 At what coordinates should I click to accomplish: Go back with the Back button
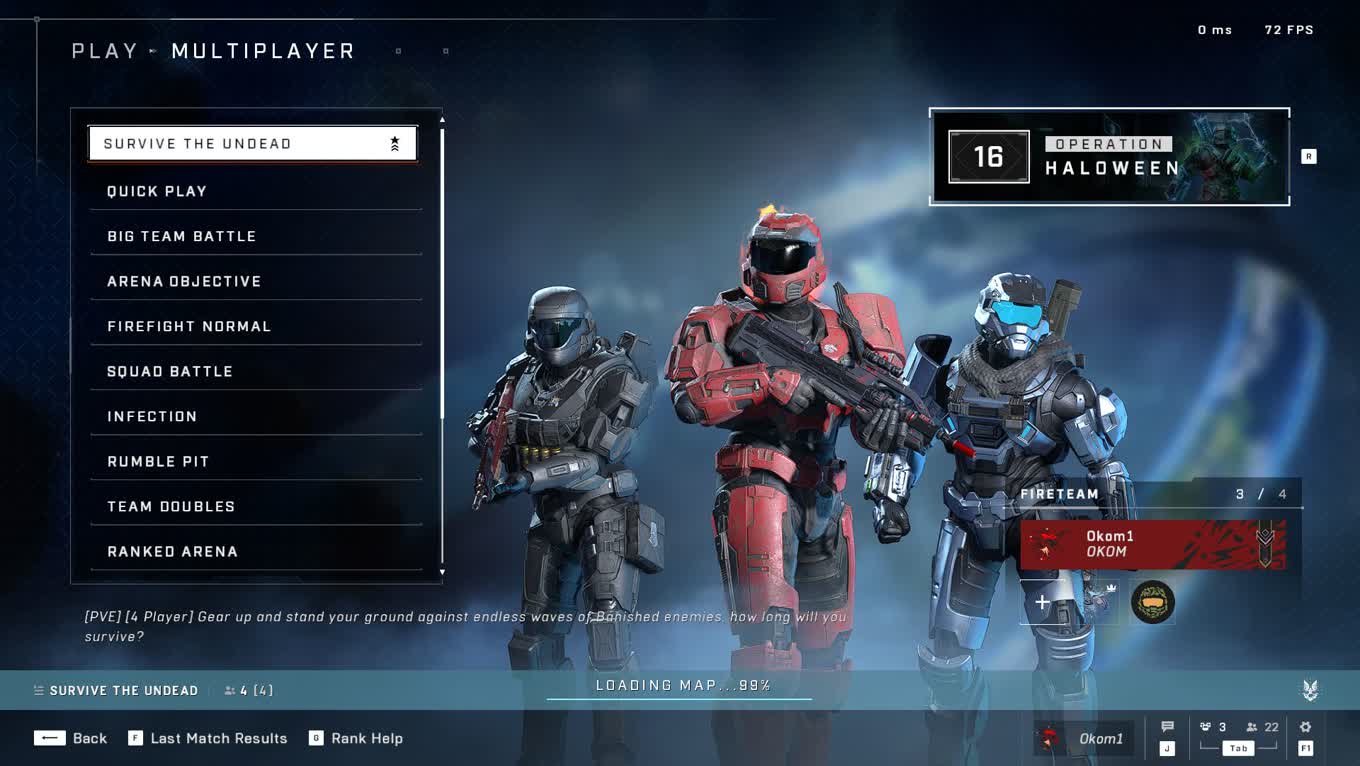pyautogui.click(x=70, y=738)
